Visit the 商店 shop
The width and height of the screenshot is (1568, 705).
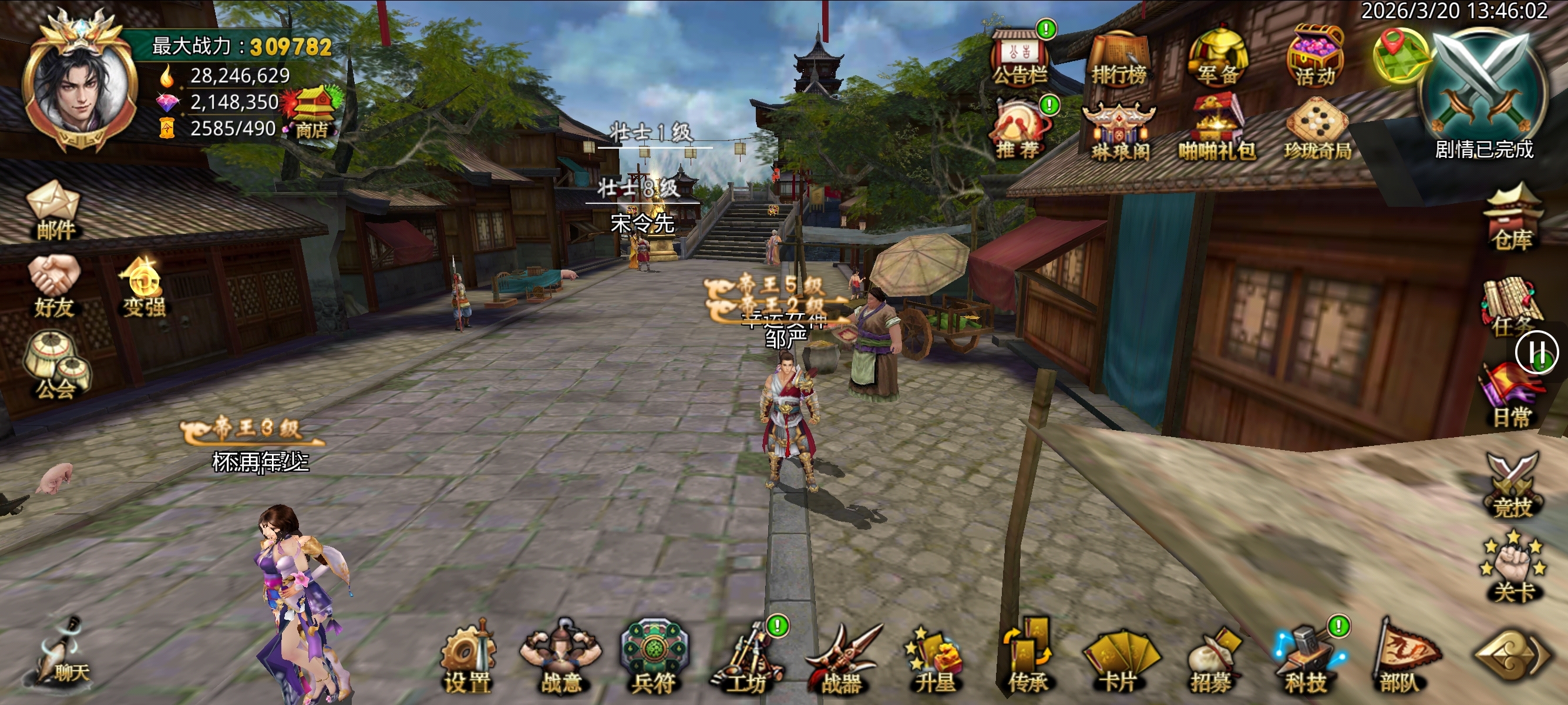tap(312, 113)
